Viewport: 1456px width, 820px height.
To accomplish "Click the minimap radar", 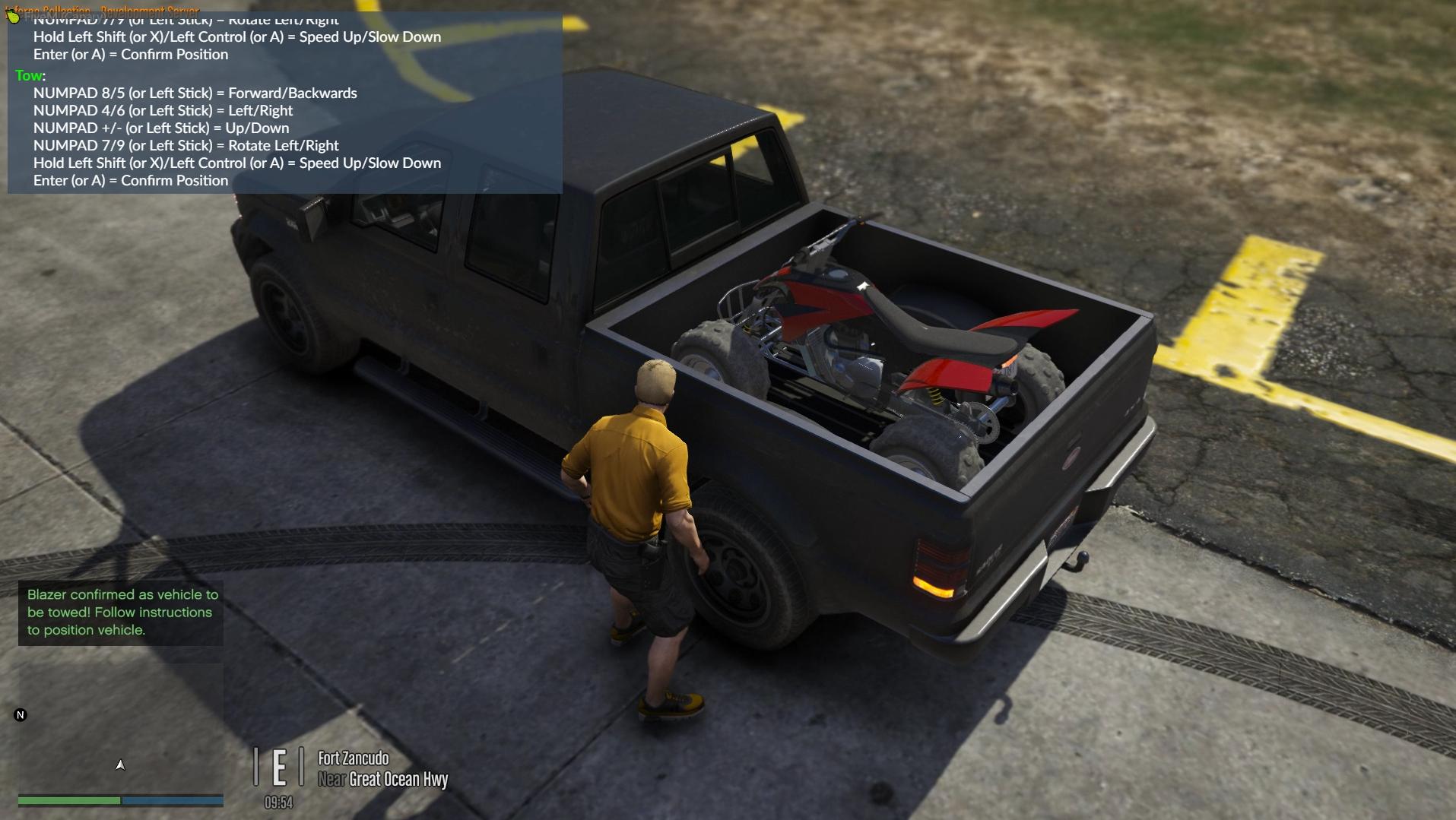I will [x=120, y=728].
